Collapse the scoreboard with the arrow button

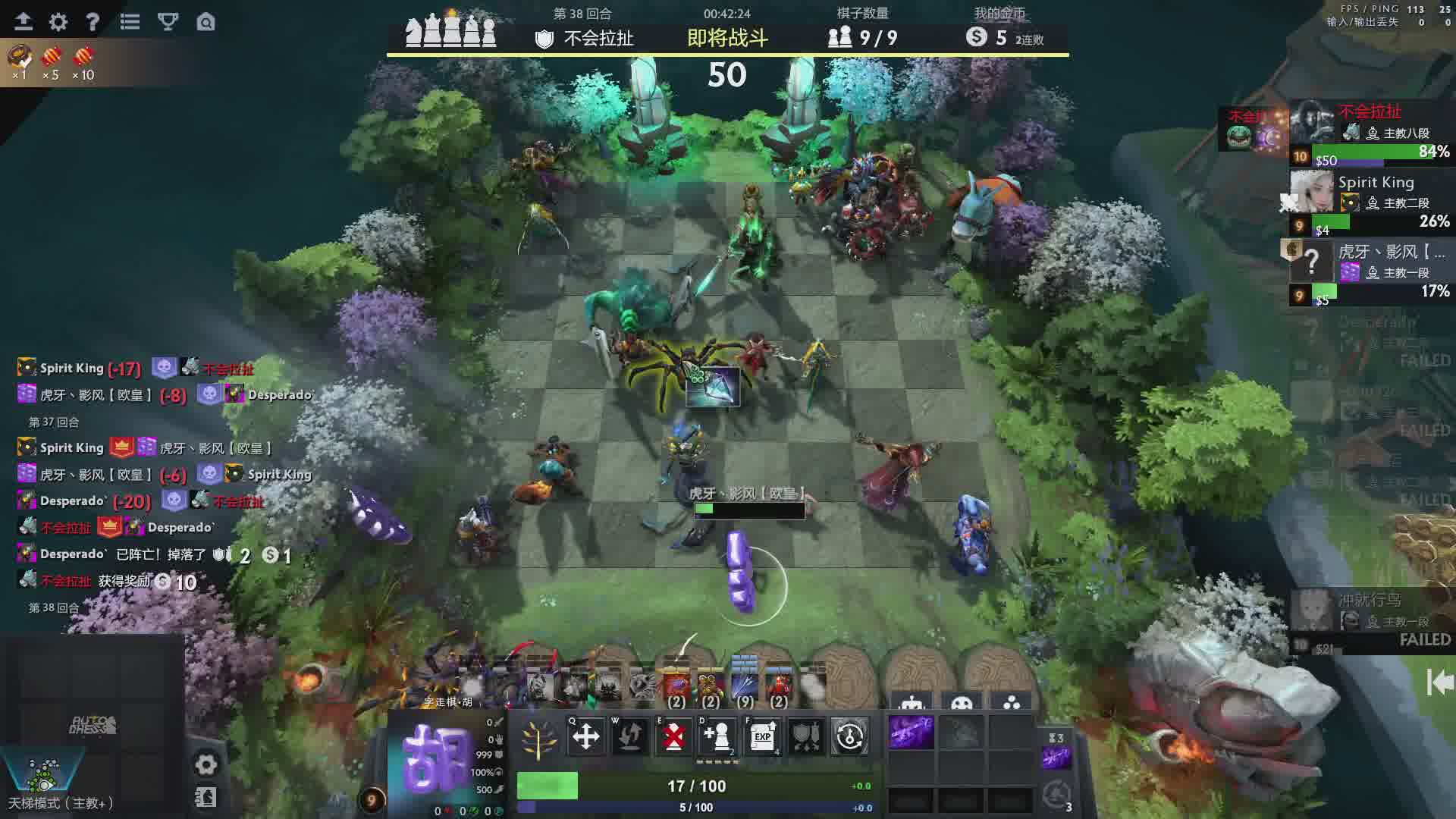[1439, 682]
